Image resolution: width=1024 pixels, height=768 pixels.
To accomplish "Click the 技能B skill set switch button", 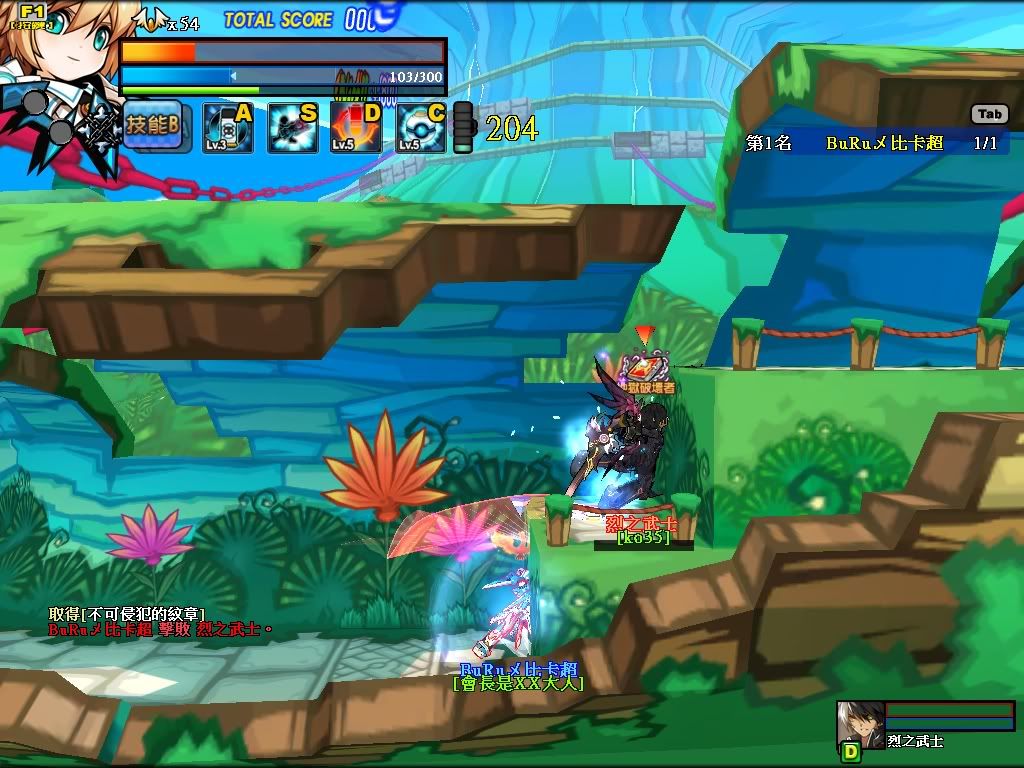I will click(152, 126).
